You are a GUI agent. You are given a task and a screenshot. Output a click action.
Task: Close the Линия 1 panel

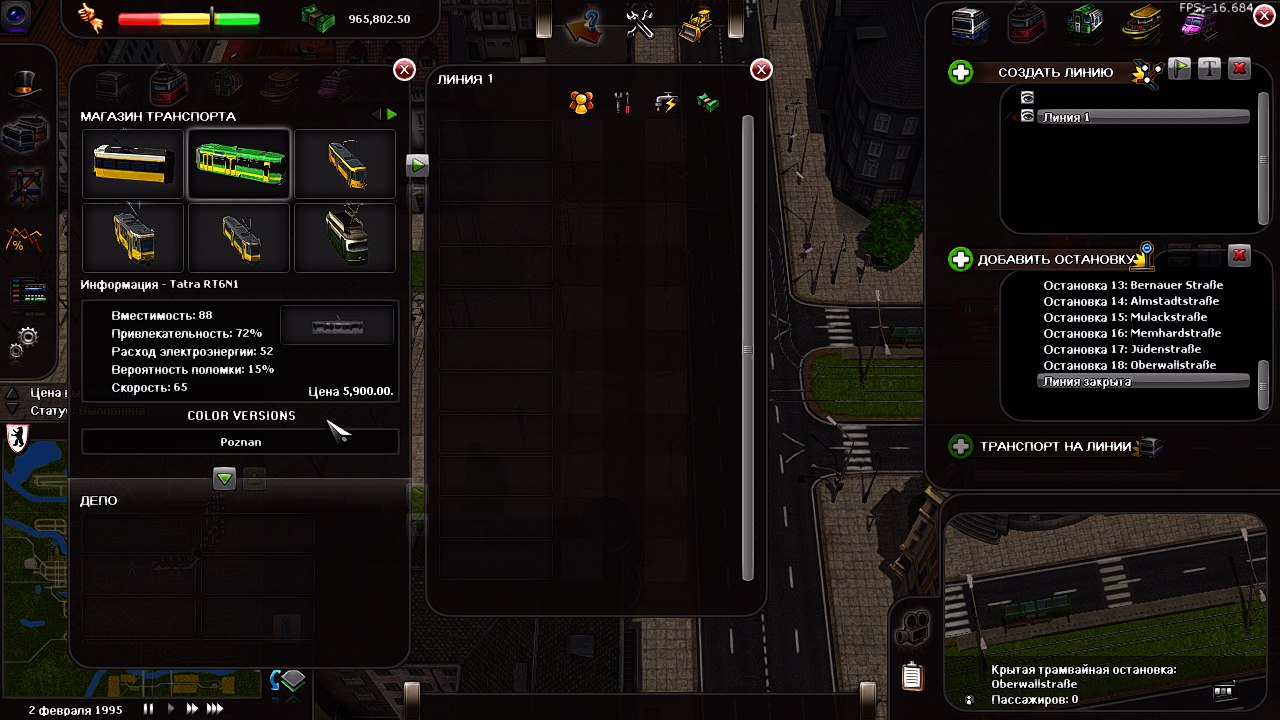pos(761,69)
